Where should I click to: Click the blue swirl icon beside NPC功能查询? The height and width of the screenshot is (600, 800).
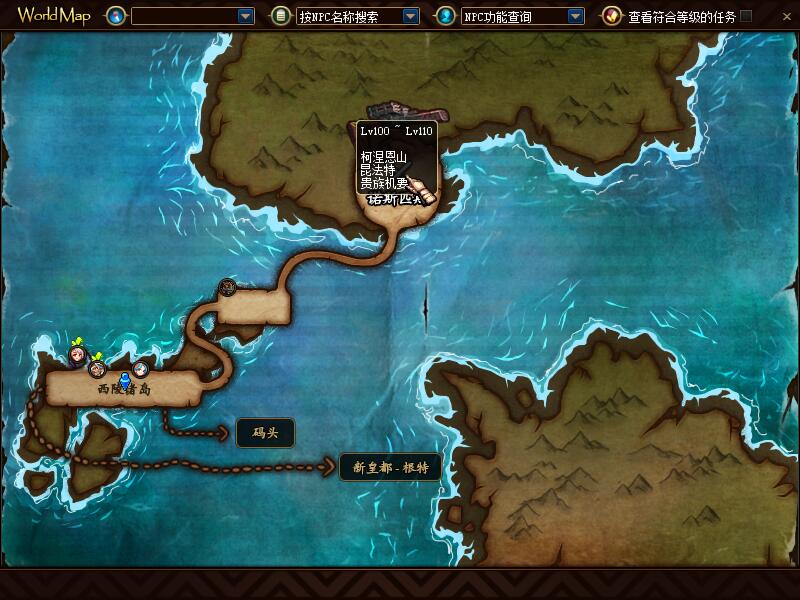point(446,16)
